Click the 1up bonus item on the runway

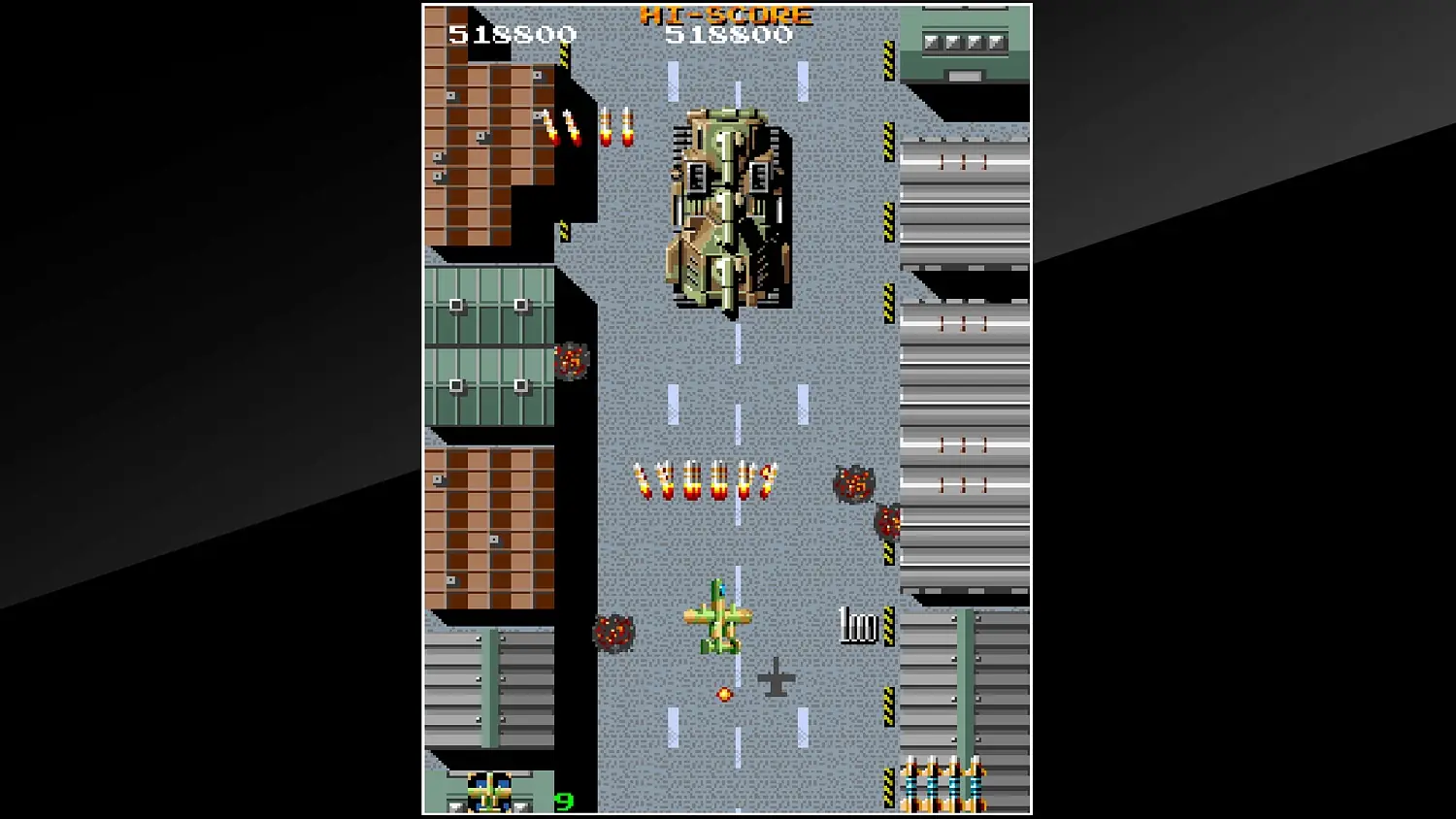(856, 626)
